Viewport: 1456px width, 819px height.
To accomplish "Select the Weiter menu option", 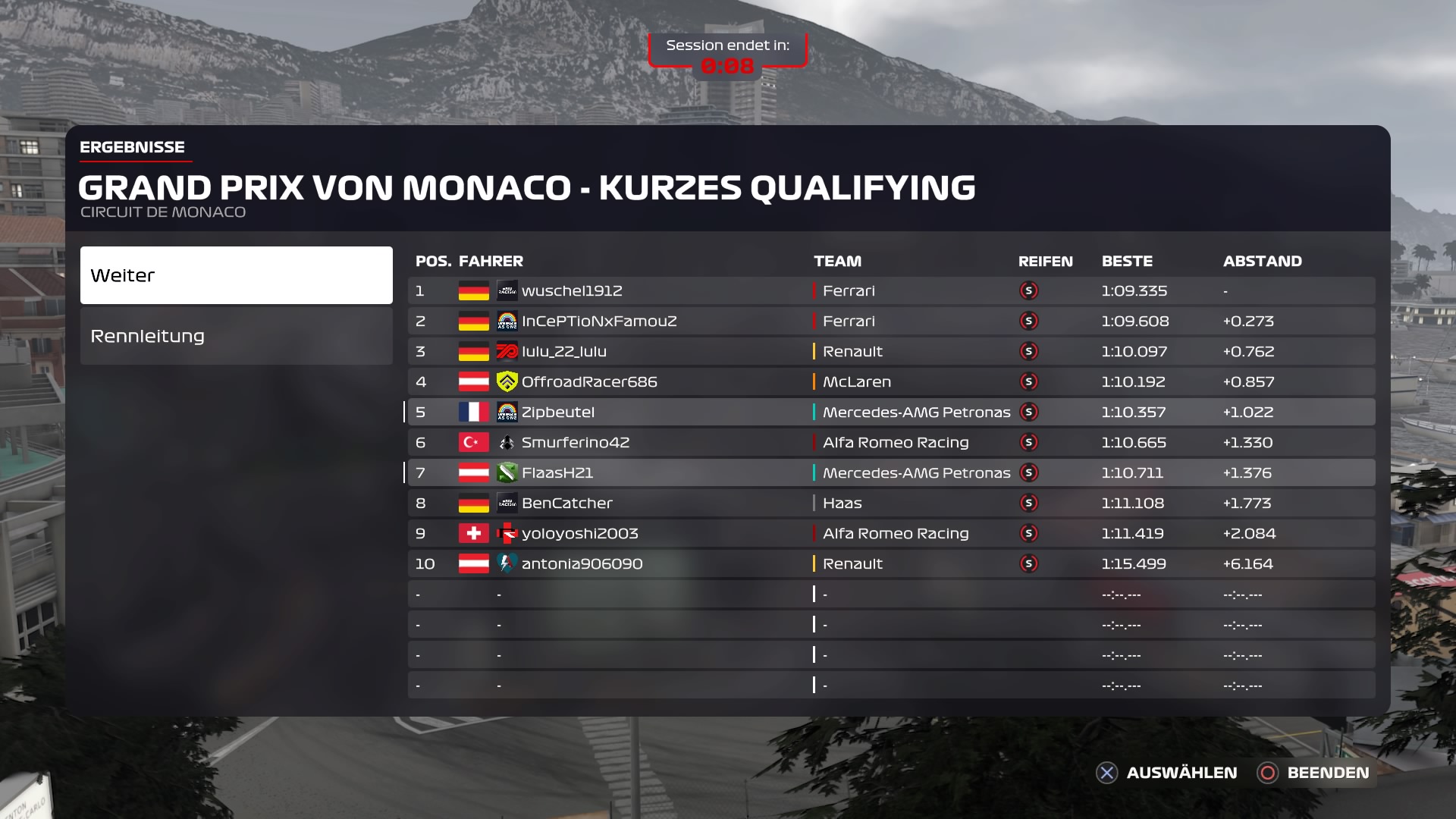I will (x=236, y=275).
